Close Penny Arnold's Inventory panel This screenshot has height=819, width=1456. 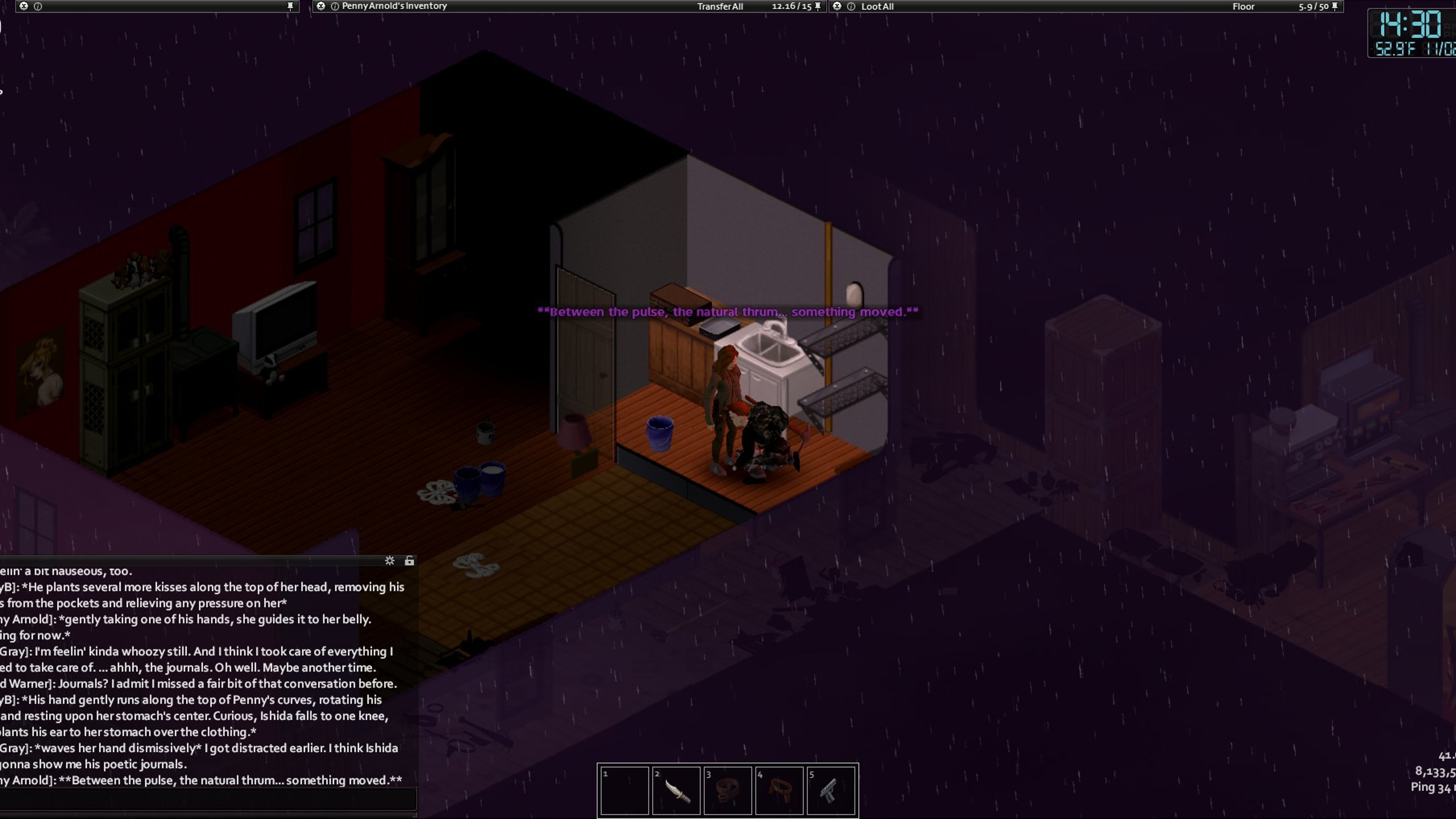(320, 6)
